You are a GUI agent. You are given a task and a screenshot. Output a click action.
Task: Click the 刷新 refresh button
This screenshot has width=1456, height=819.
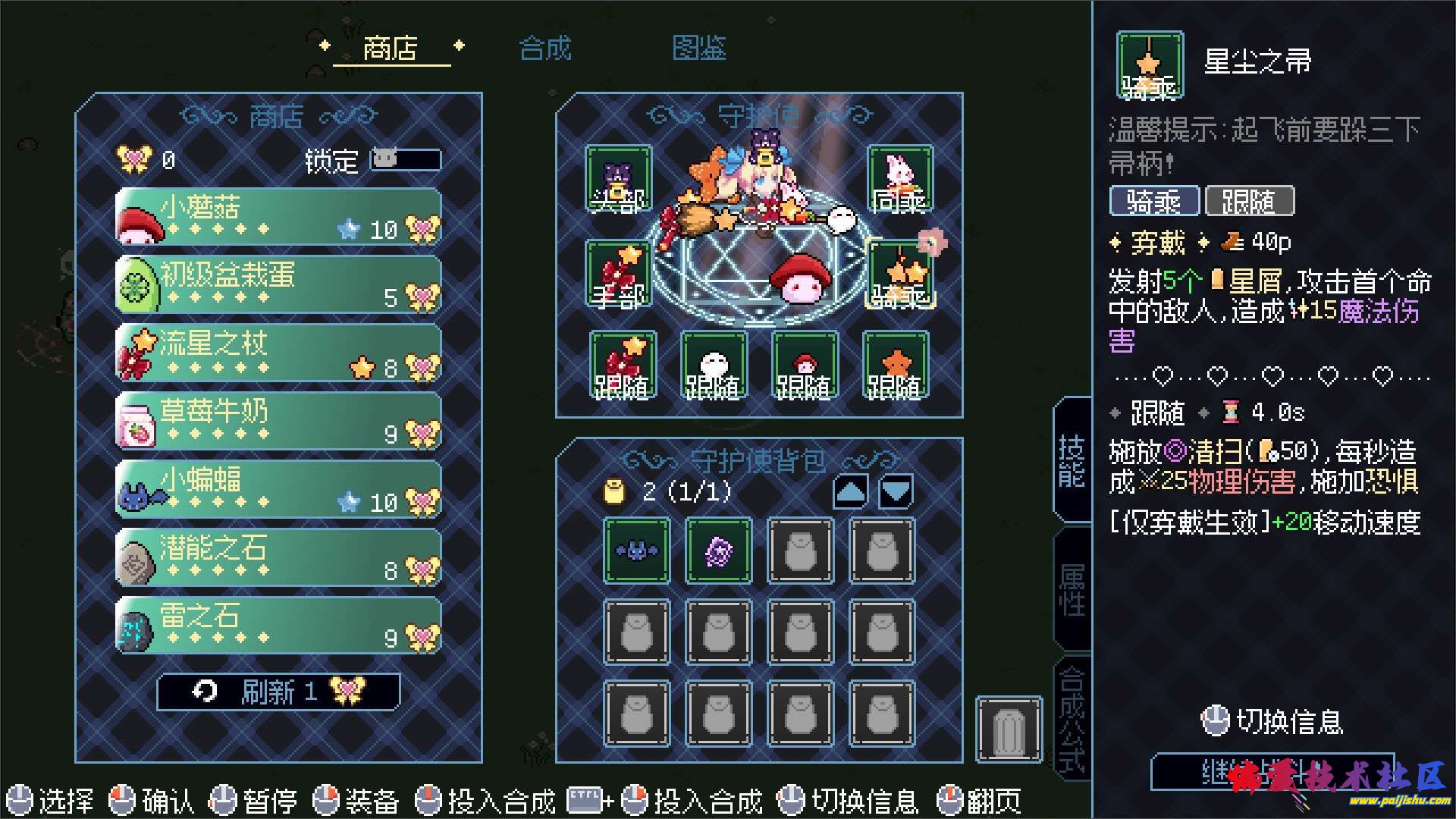(278, 692)
